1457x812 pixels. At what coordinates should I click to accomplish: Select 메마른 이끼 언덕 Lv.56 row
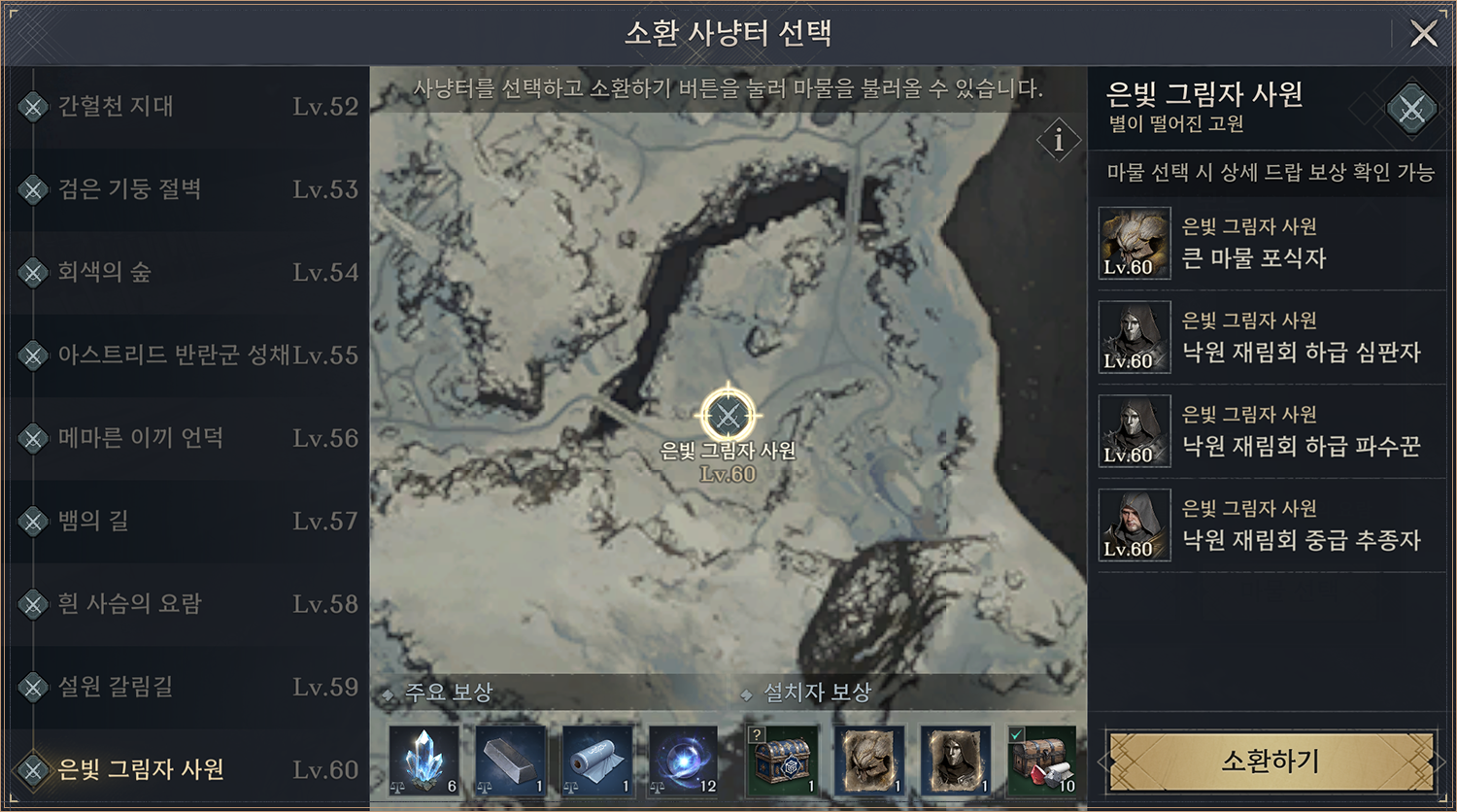tap(185, 438)
